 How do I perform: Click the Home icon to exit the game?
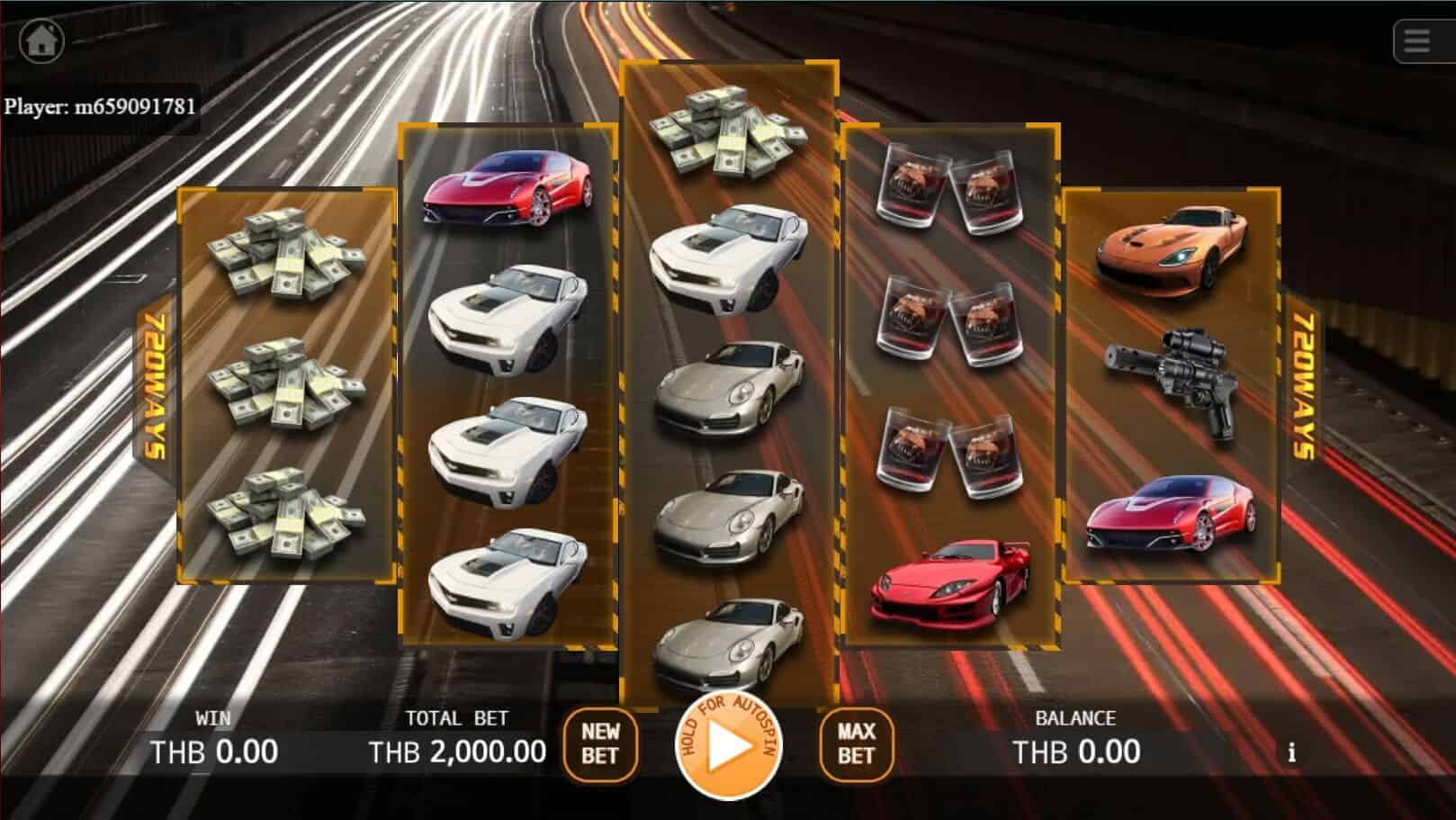(40, 39)
